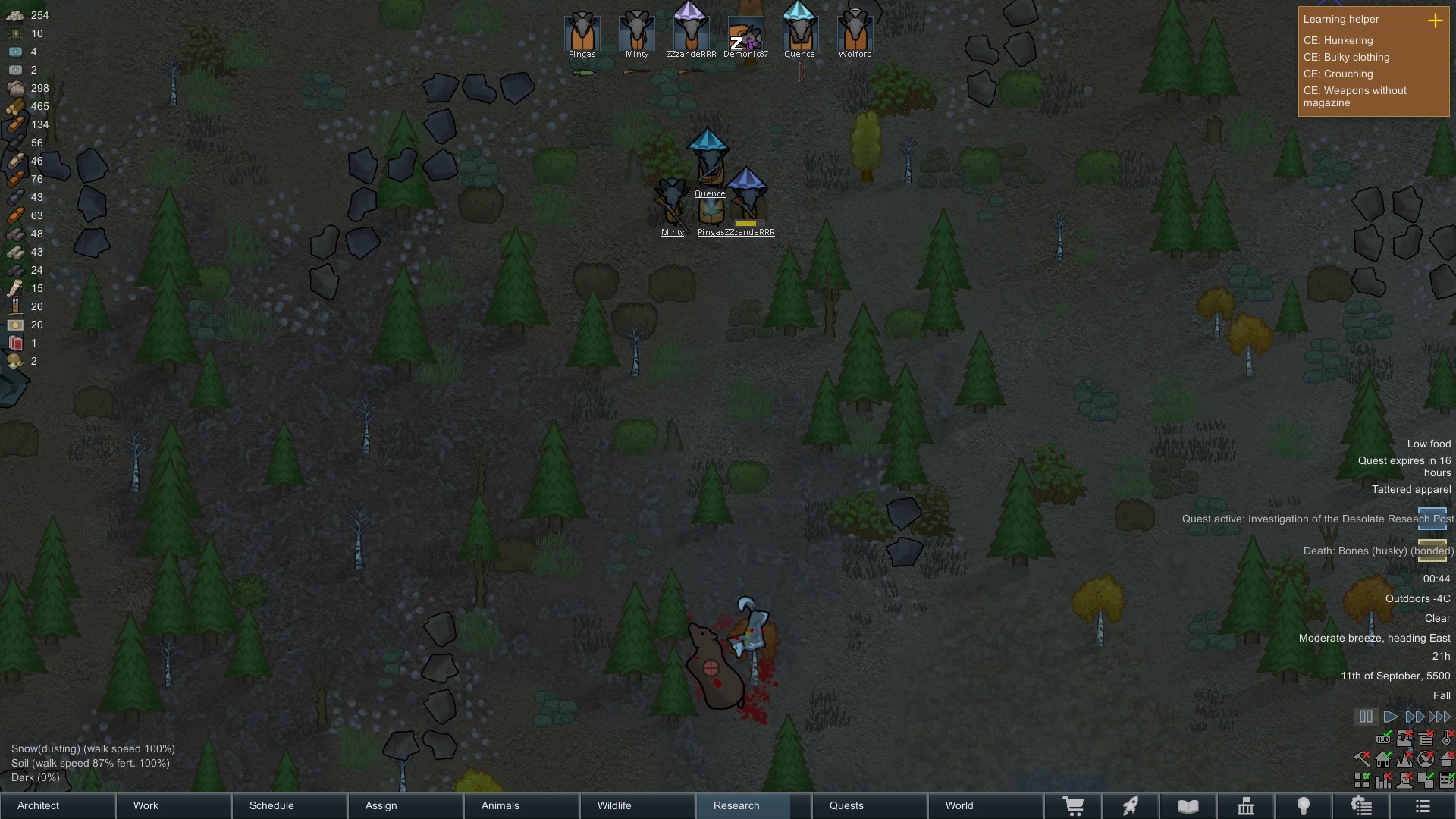The image size is (1456, 819).
Task: Pause the game
Action: tap(1366, 717)
